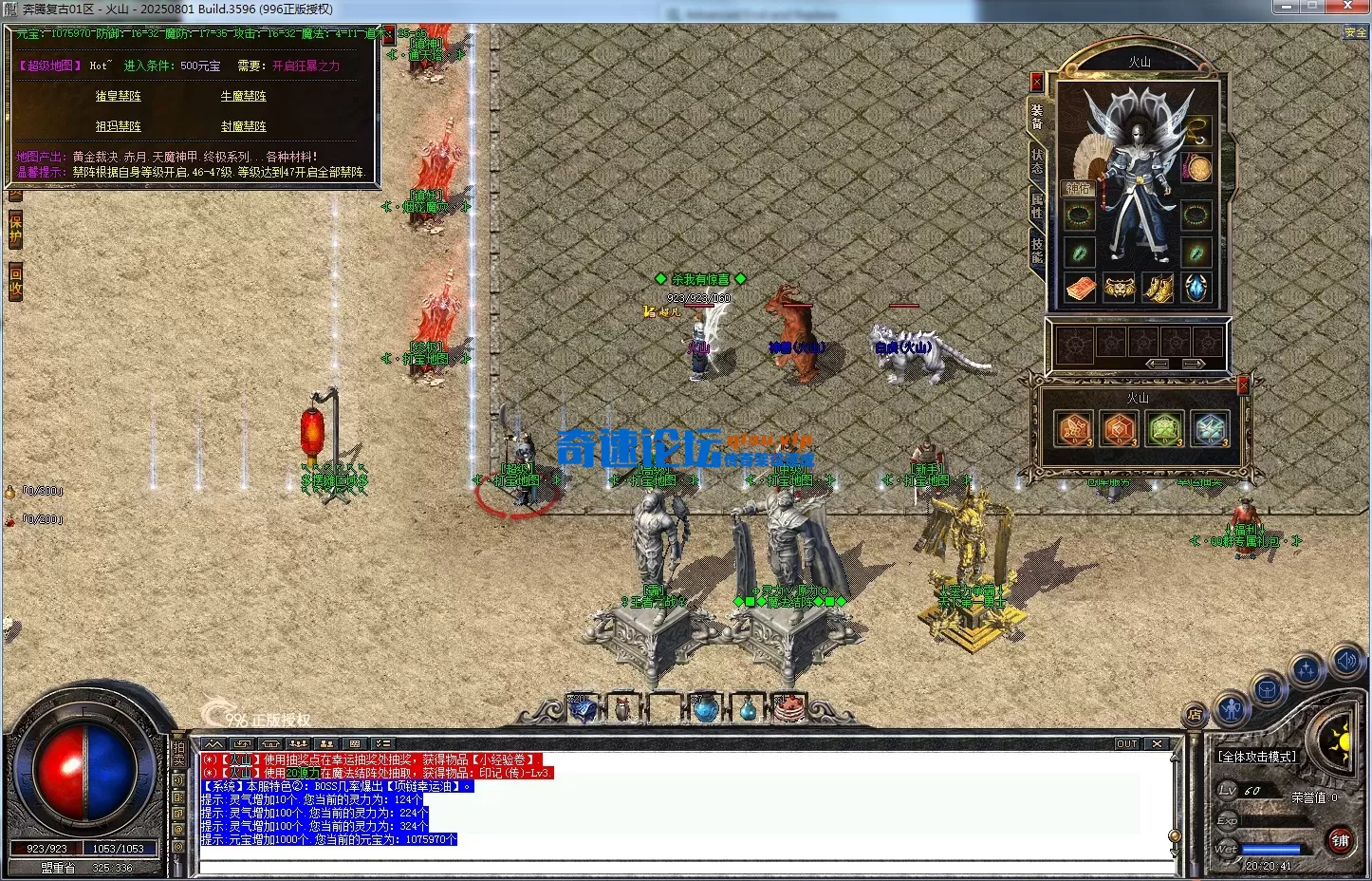
Task: Click the 封魔禁阵 map entry link
Action: (x=242, y=126)
